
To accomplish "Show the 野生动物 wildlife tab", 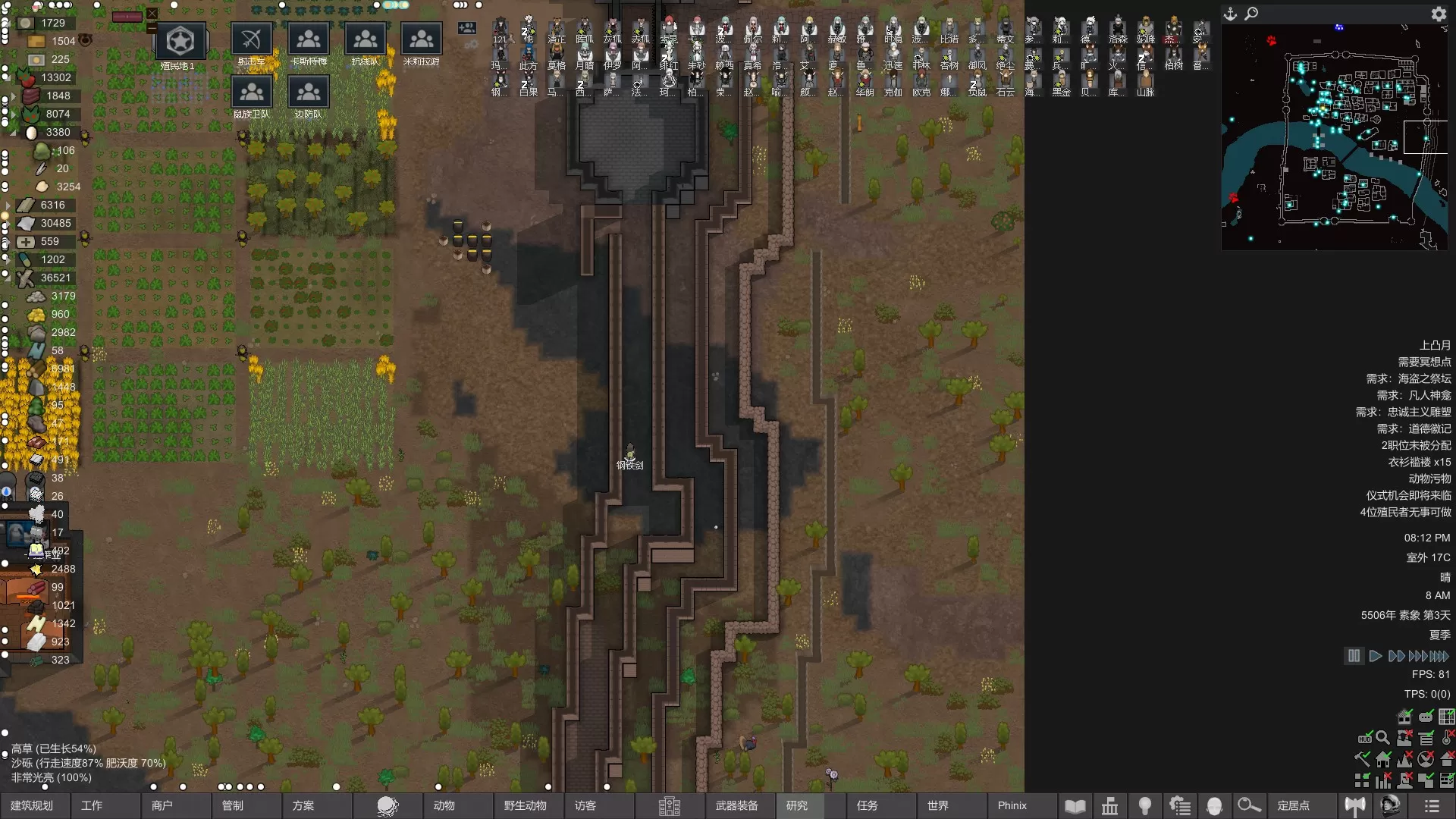I will tap(525, 805).
